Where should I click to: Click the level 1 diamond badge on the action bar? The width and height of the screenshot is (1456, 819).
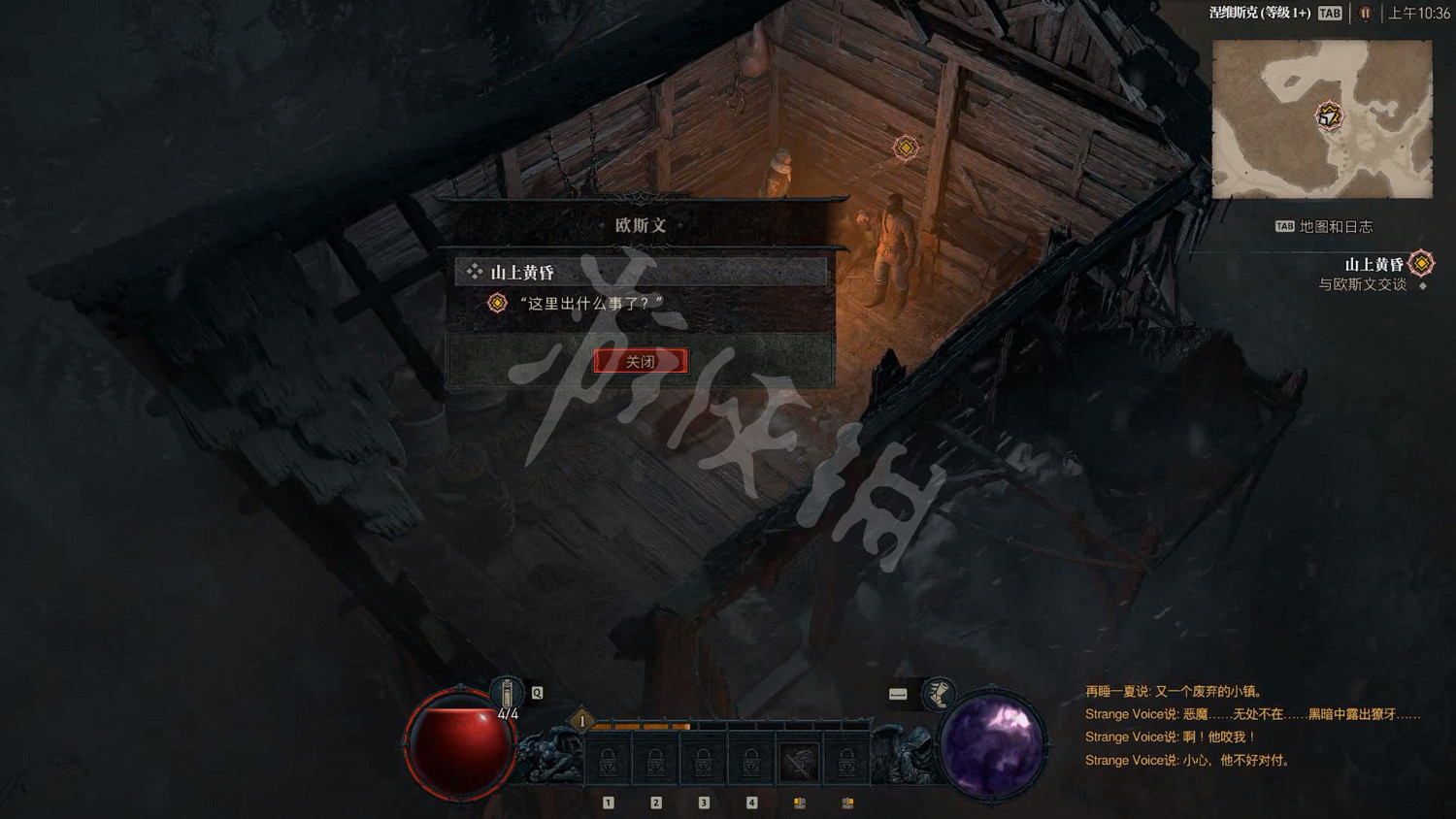[581, 721]
